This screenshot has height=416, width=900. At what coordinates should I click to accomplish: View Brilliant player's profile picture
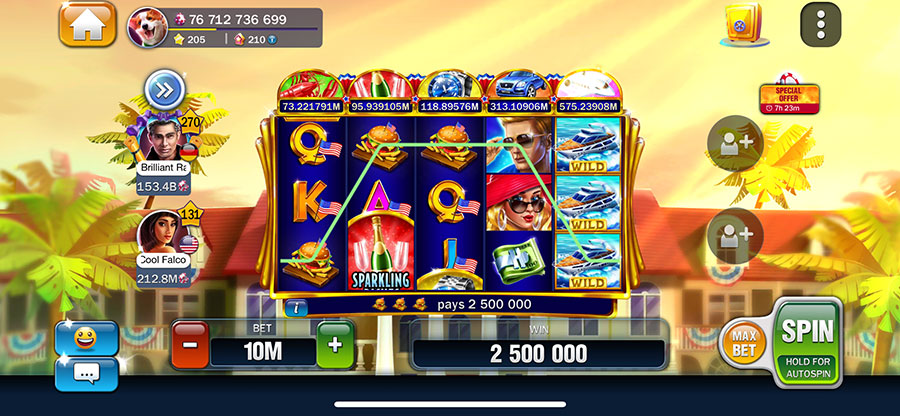point(161,139)
